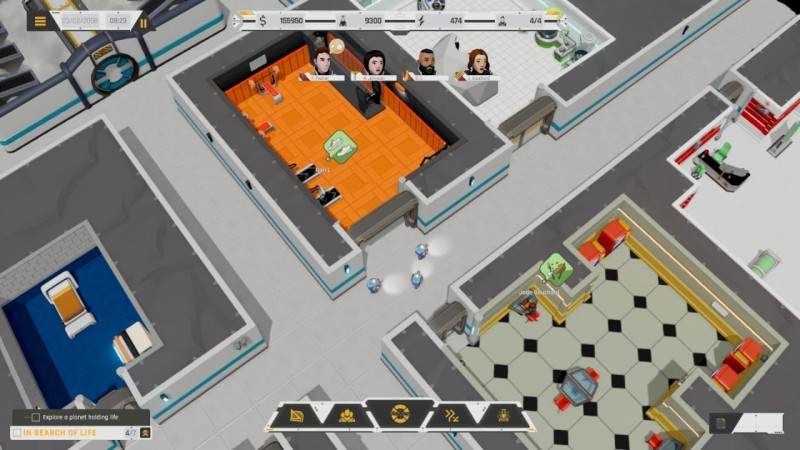This screenshot has height=450, width=800.
Task: Select the dark-haired woman crew portrait
Action: point(374,63)
